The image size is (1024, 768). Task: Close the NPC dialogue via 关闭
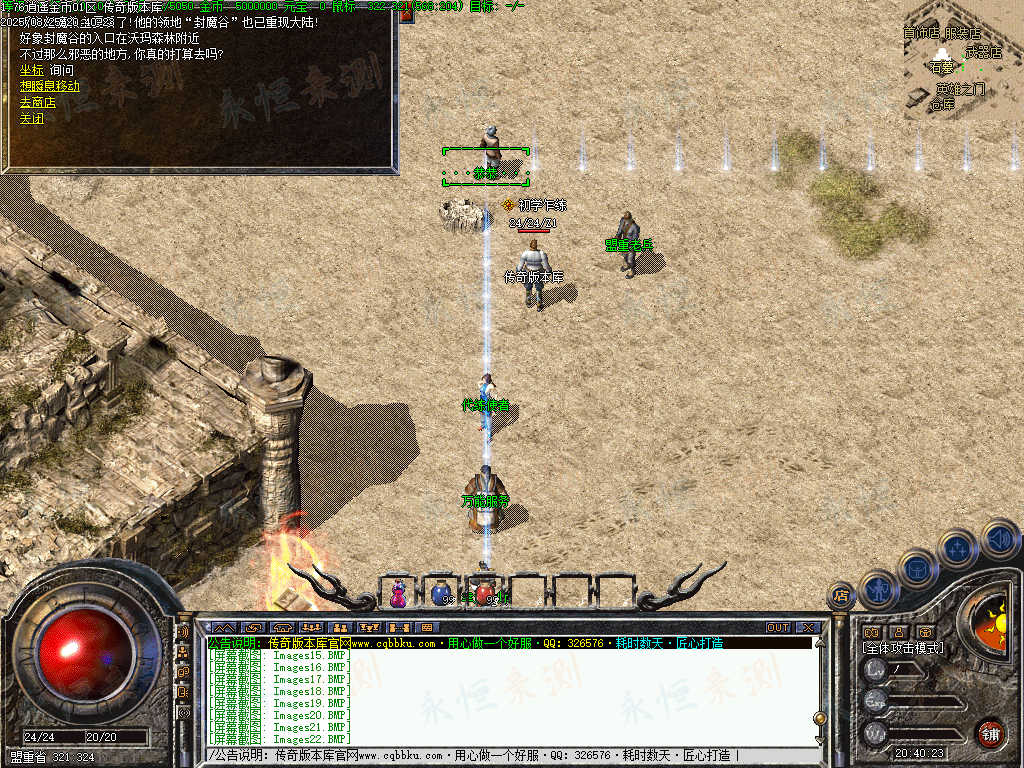(x=31, y=118)
